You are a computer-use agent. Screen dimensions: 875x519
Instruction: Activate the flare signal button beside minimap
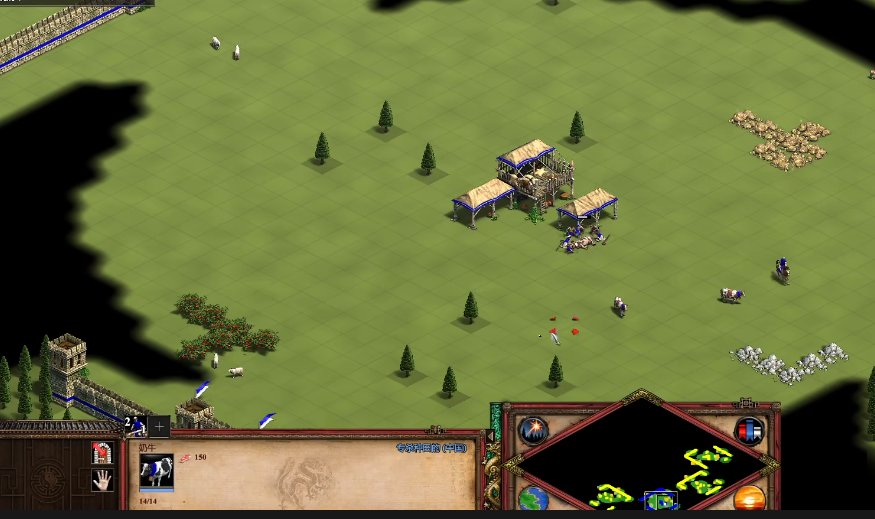534,431
